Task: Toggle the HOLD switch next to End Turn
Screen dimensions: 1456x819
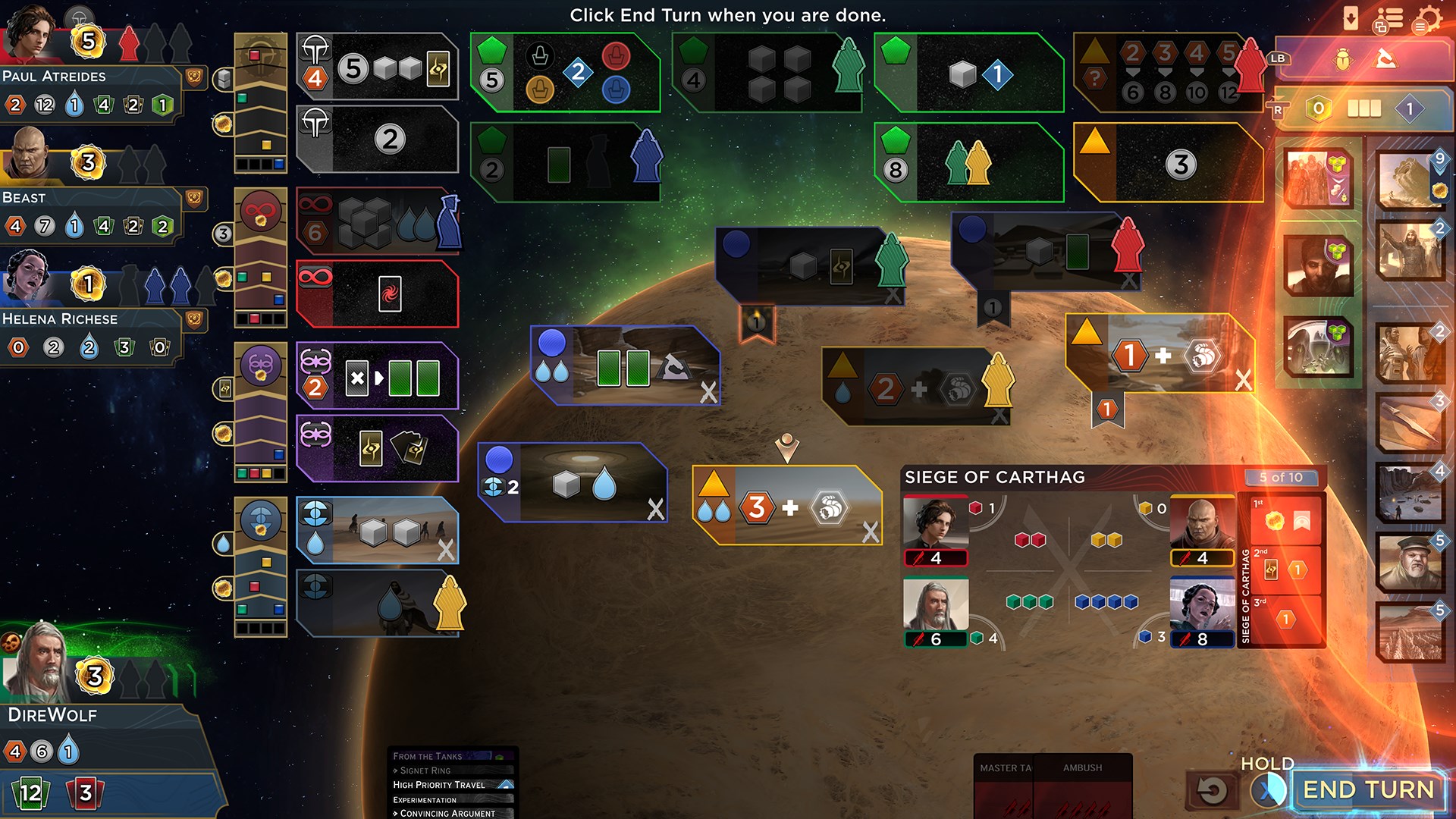Action: coord(1268,789)
